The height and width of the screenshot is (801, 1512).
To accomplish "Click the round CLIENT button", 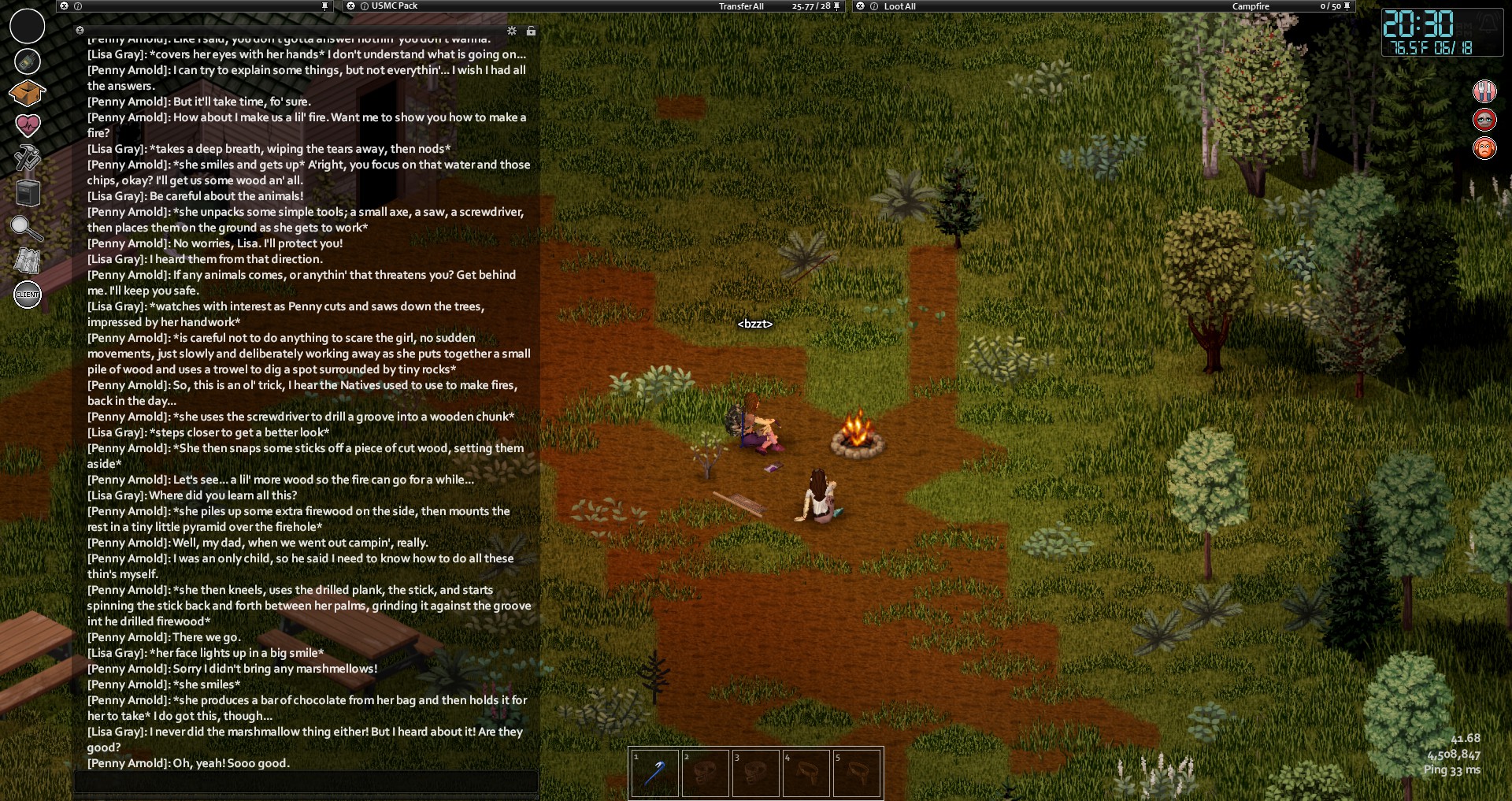I will pos(28,295).
